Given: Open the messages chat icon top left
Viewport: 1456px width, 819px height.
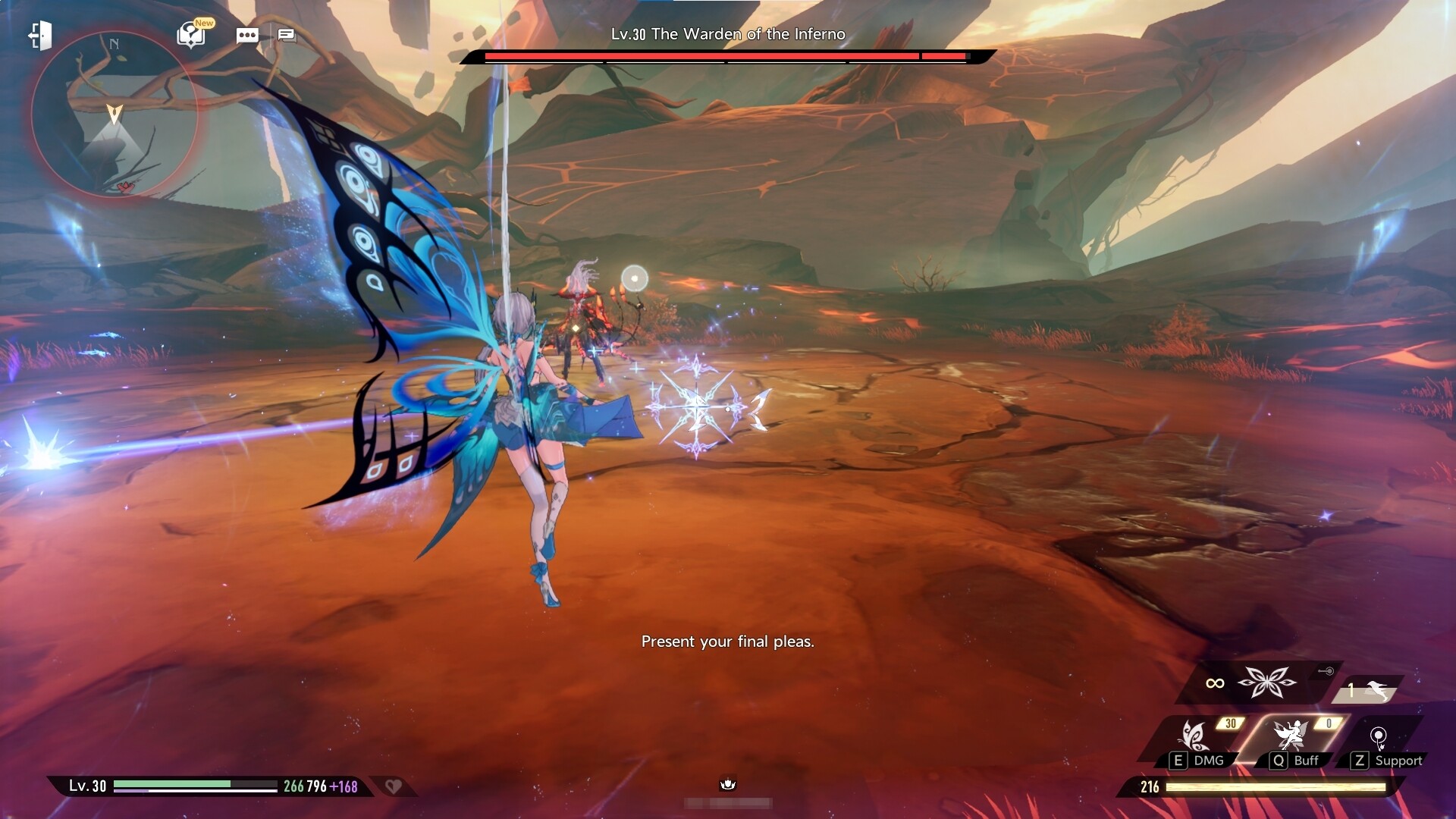Looking at the screenshot, I should [287, 35].
